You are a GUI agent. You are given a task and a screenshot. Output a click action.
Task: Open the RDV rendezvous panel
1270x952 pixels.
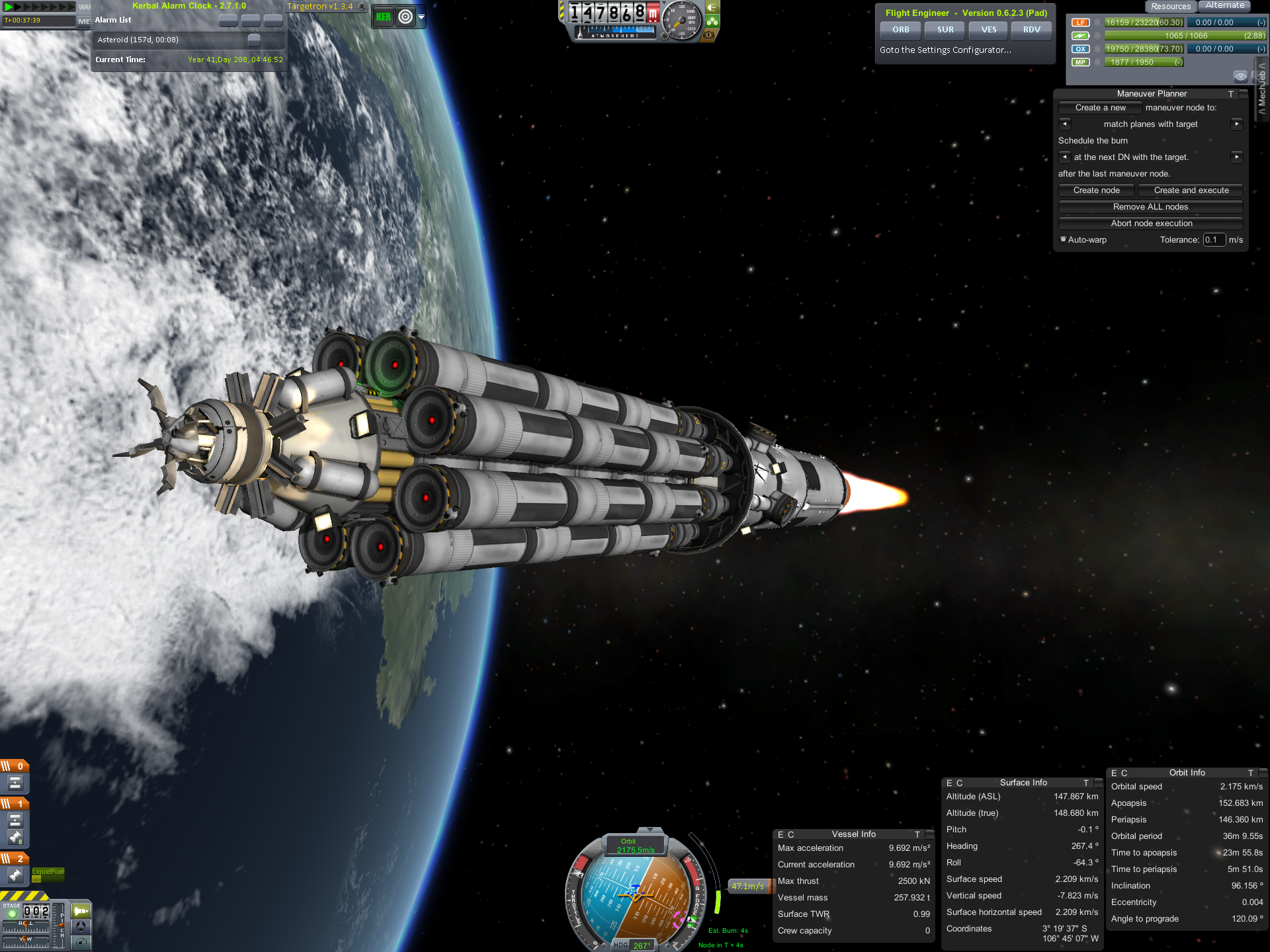pyautogui.click(x=1032, y=30)
